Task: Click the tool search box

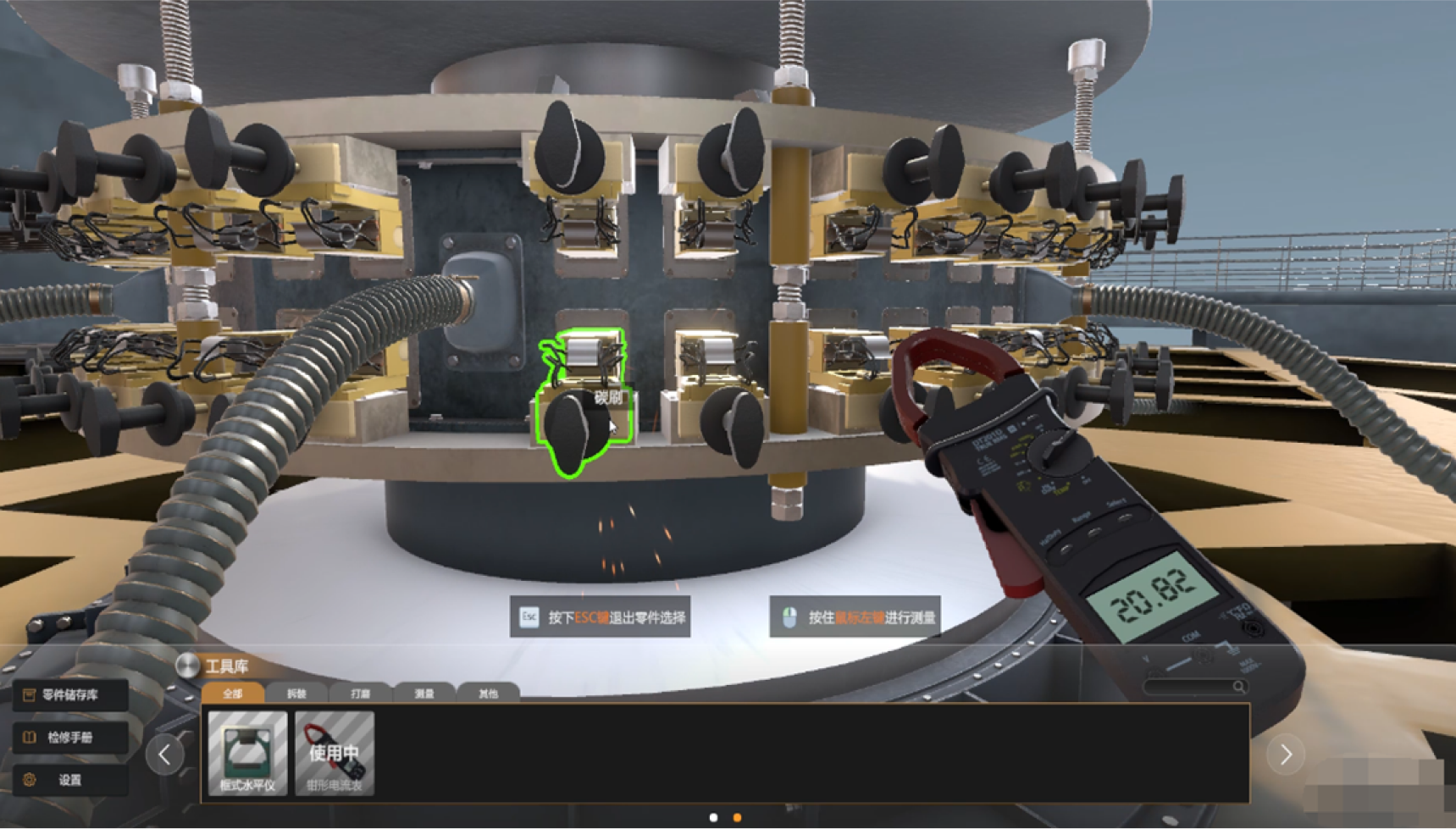Action: point(1194,687)
